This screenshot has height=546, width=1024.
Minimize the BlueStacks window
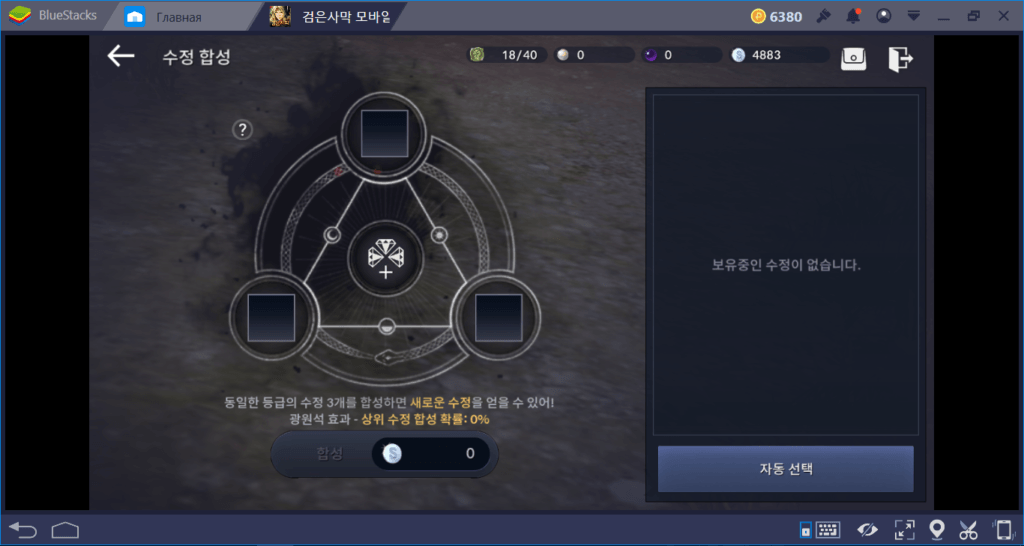click(943, 16)
